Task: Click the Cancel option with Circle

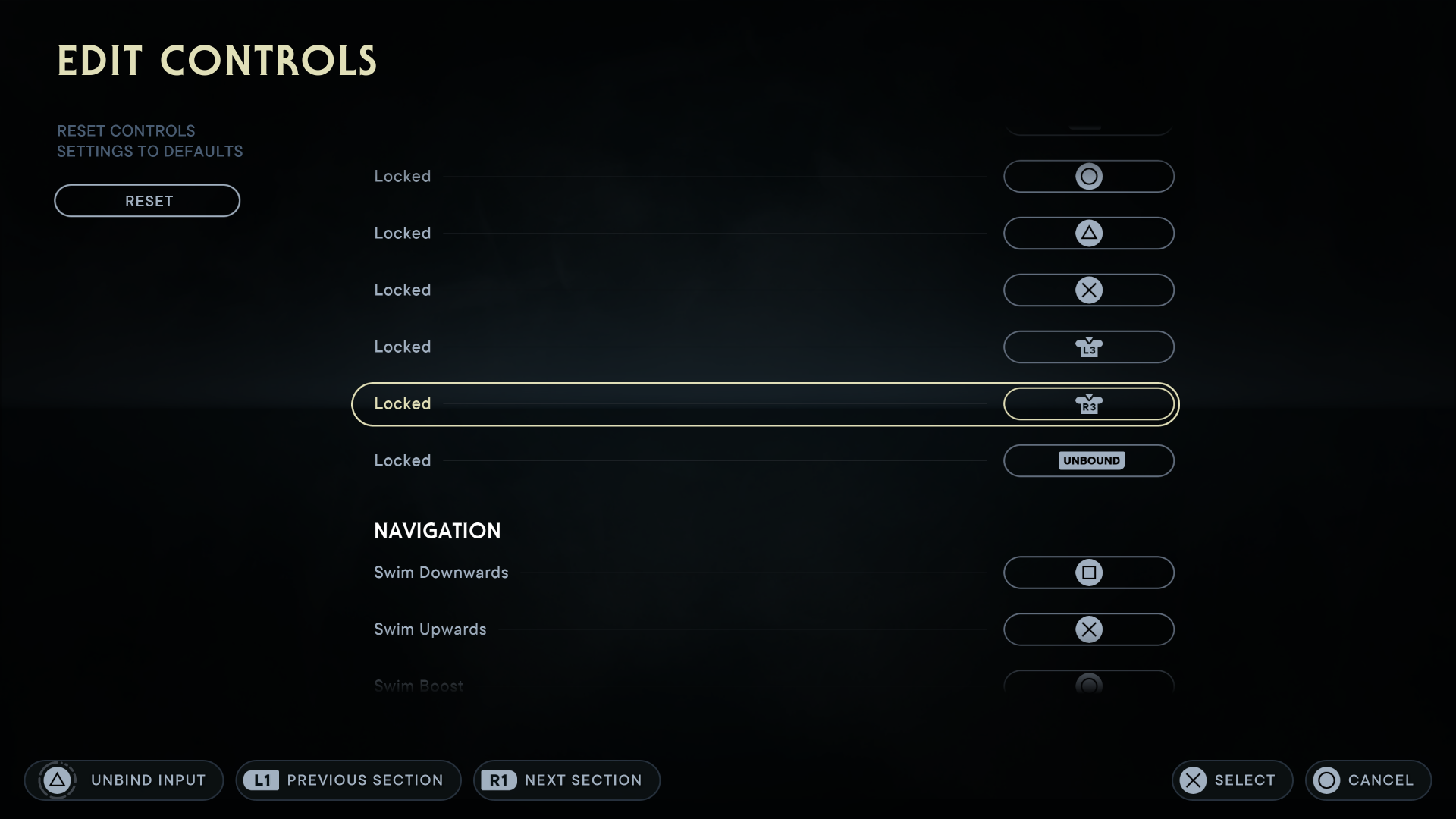Action: (x=1367, y=780)
